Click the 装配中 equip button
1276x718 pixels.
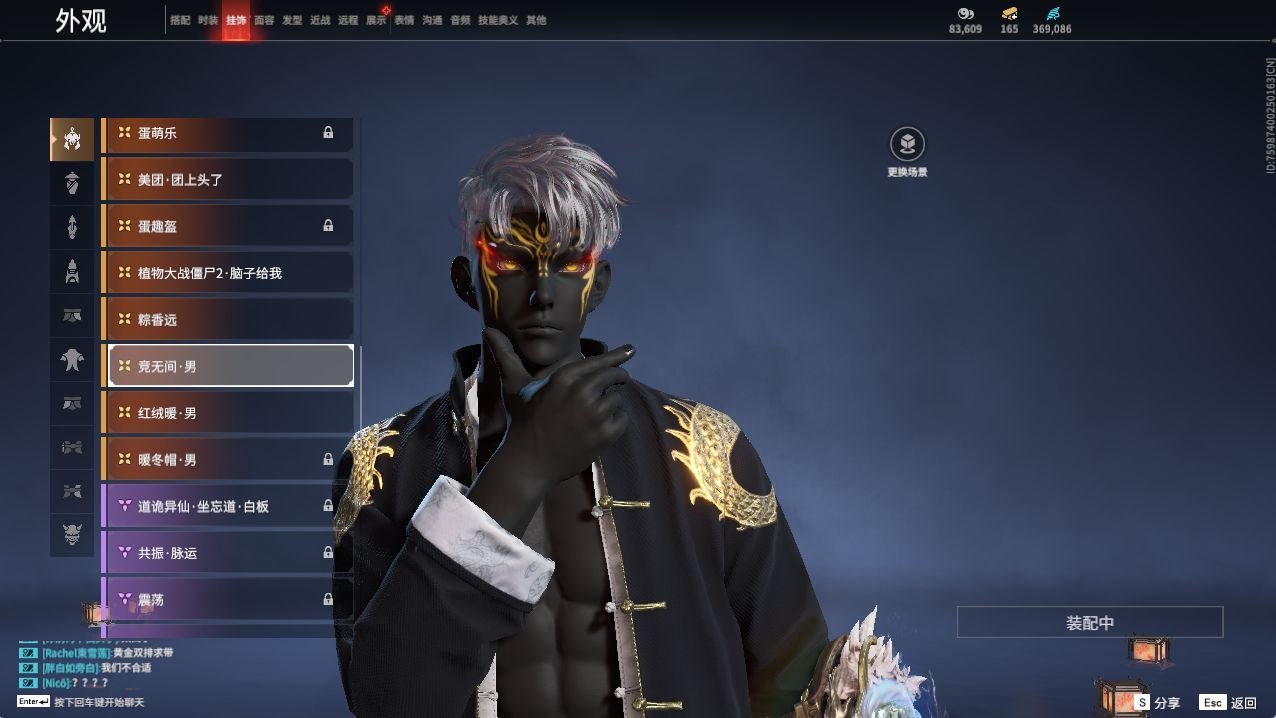[x=1090, y=622]
